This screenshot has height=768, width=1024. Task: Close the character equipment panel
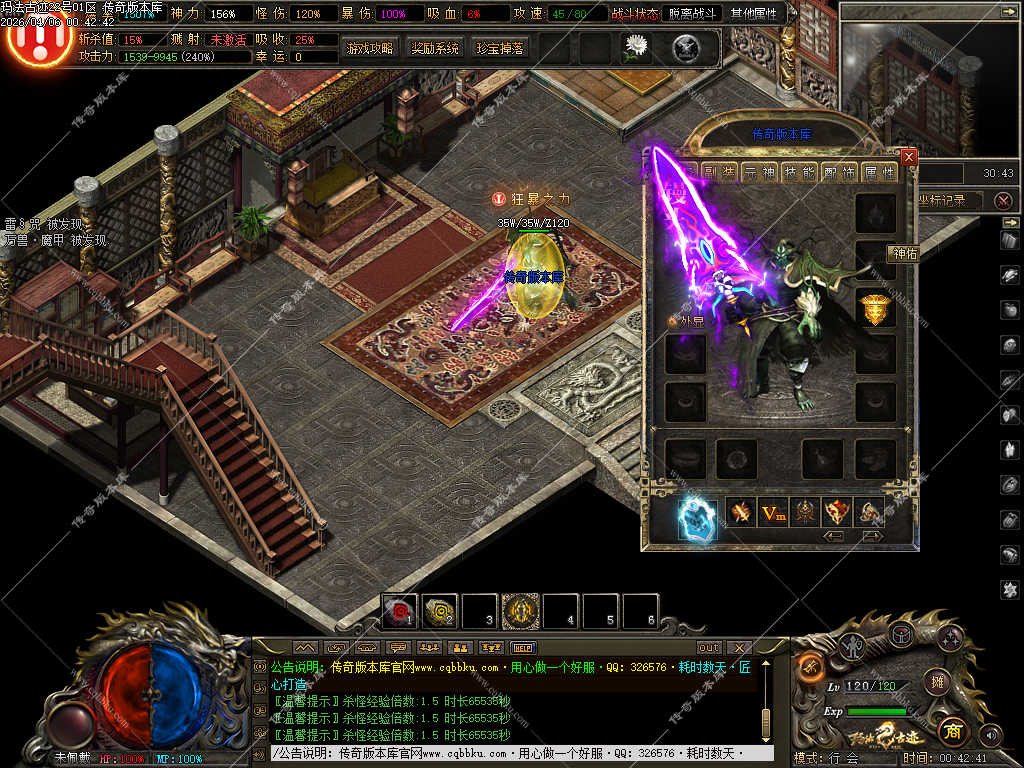point(908,157)
